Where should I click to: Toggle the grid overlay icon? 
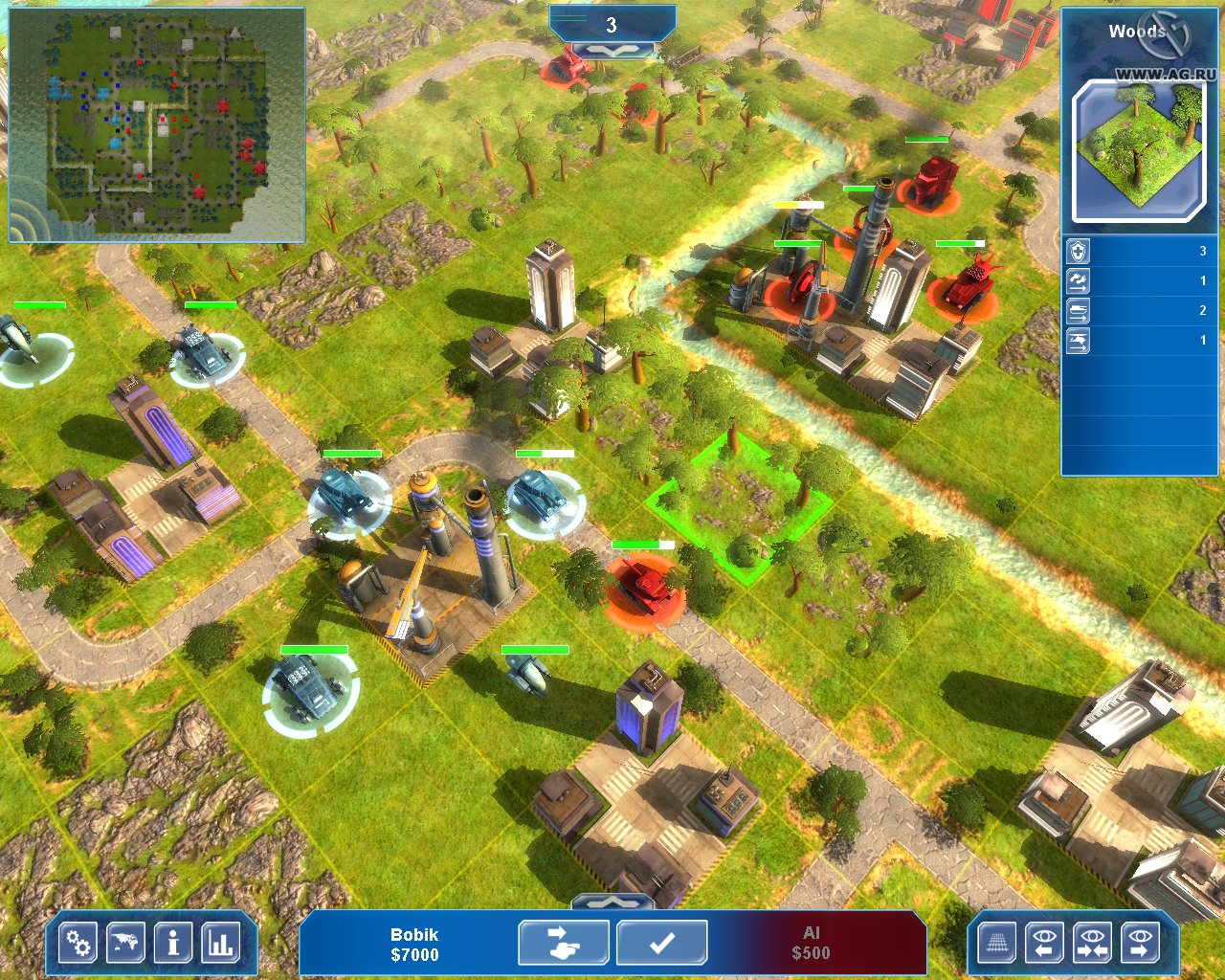coord(997,944)
